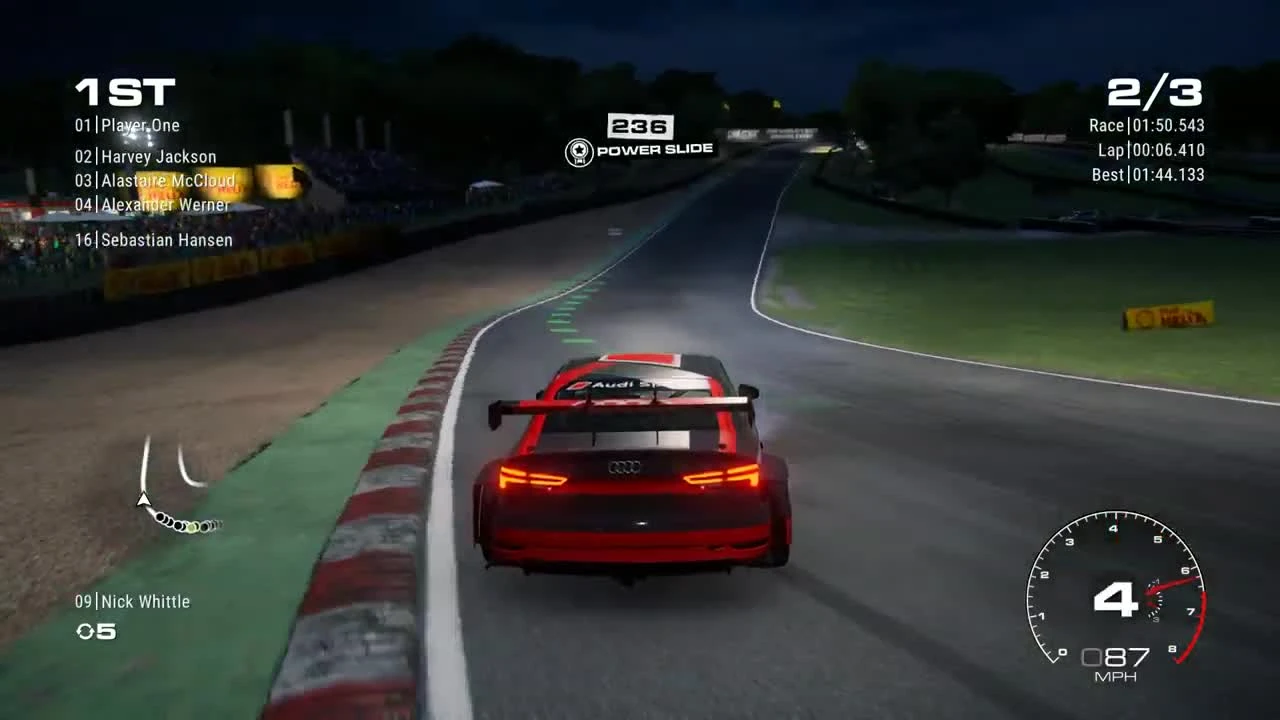Click the 01 Player One standings entry
The image size is (1280, 720).
[x=128, y=125]
